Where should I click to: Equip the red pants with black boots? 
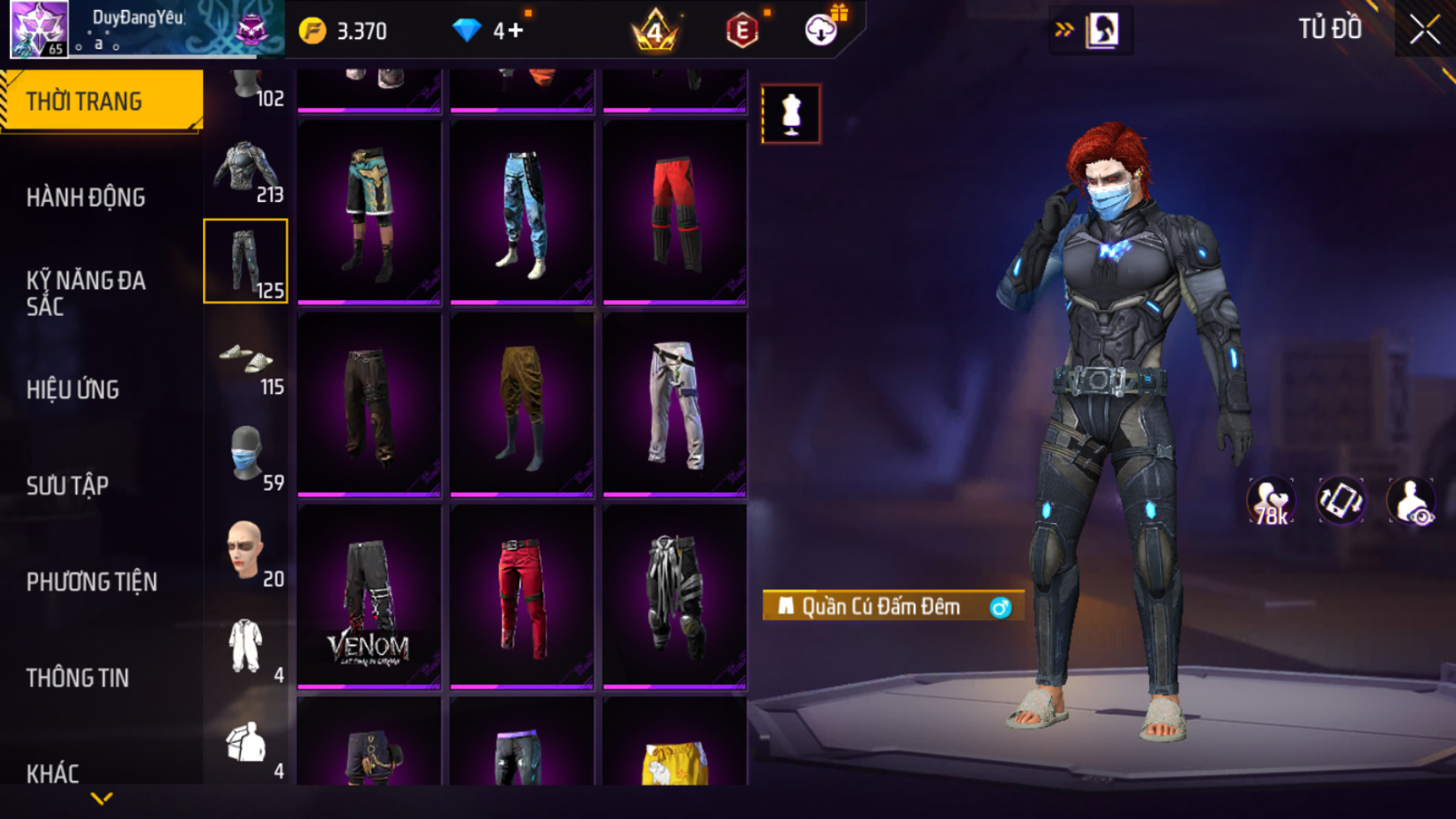tap(674, 213)
